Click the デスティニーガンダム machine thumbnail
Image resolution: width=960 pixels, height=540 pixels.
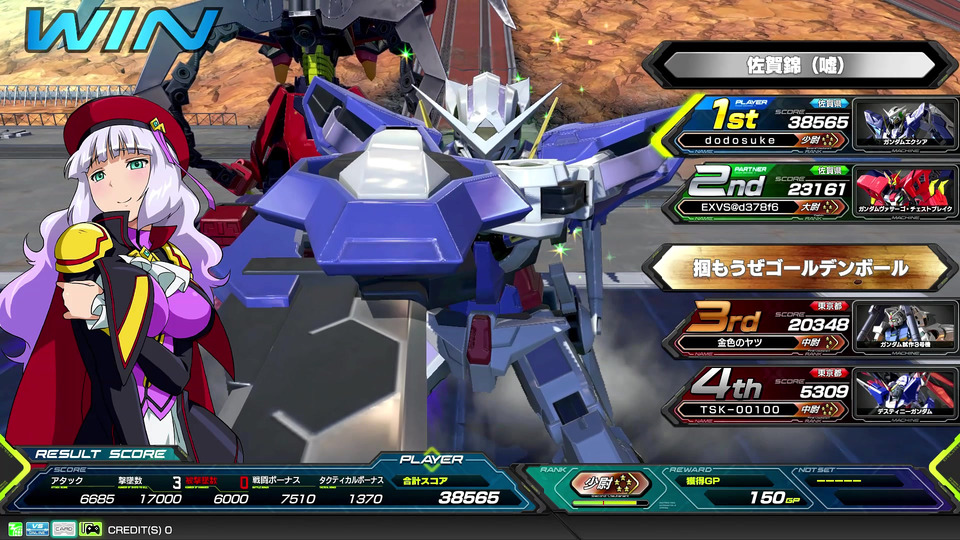coord(905,395)
